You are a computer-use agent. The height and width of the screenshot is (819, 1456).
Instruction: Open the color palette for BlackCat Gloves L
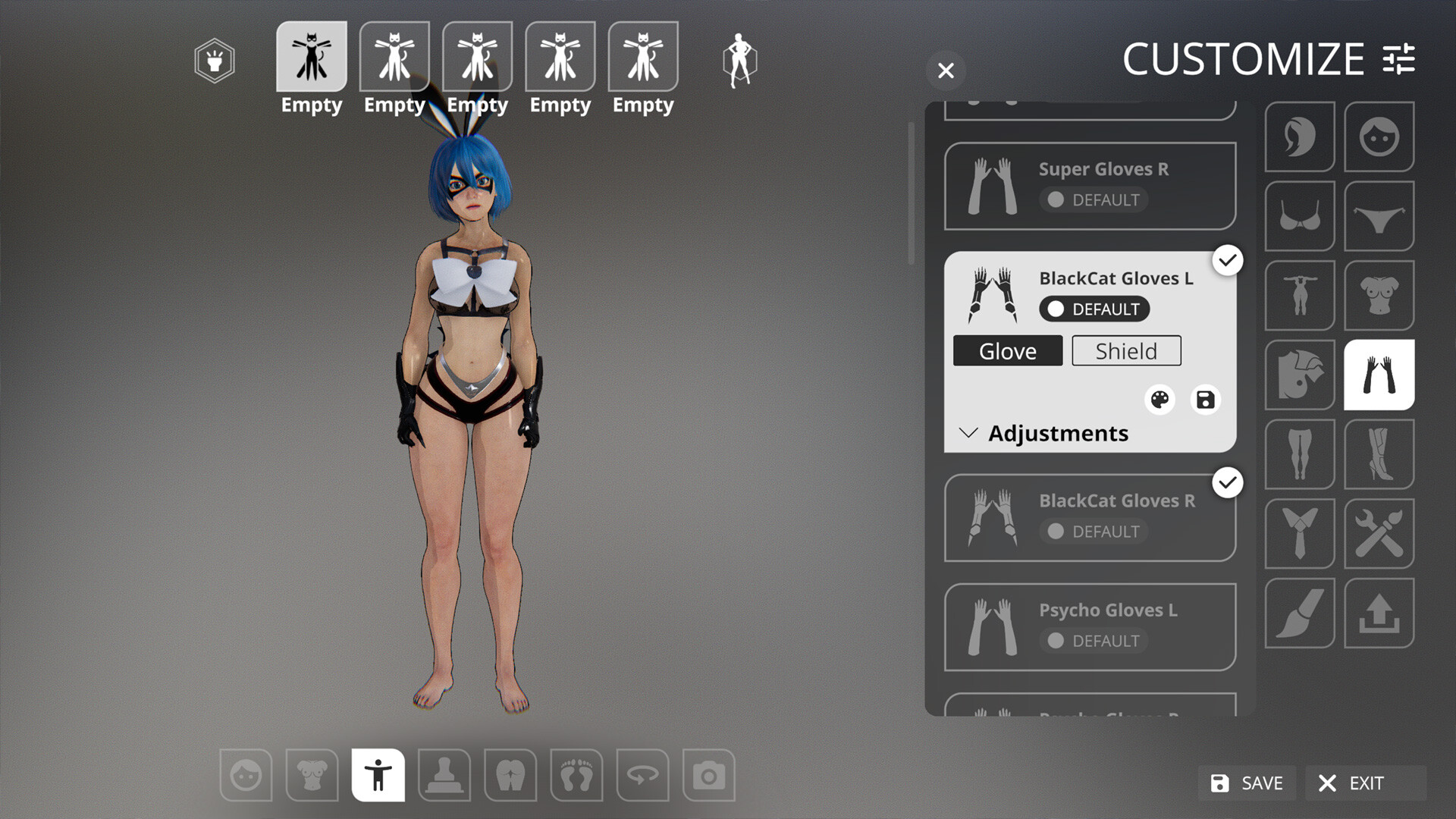1159,399
